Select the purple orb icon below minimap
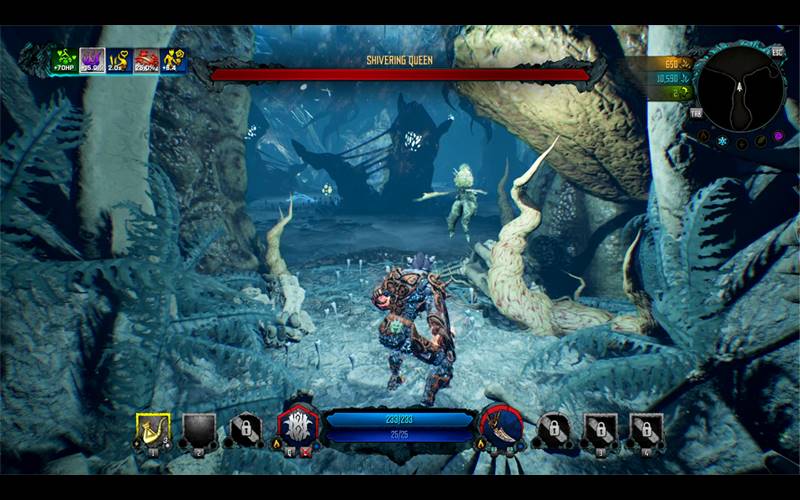This screenshot has height=500, width=800. [778, 136]
